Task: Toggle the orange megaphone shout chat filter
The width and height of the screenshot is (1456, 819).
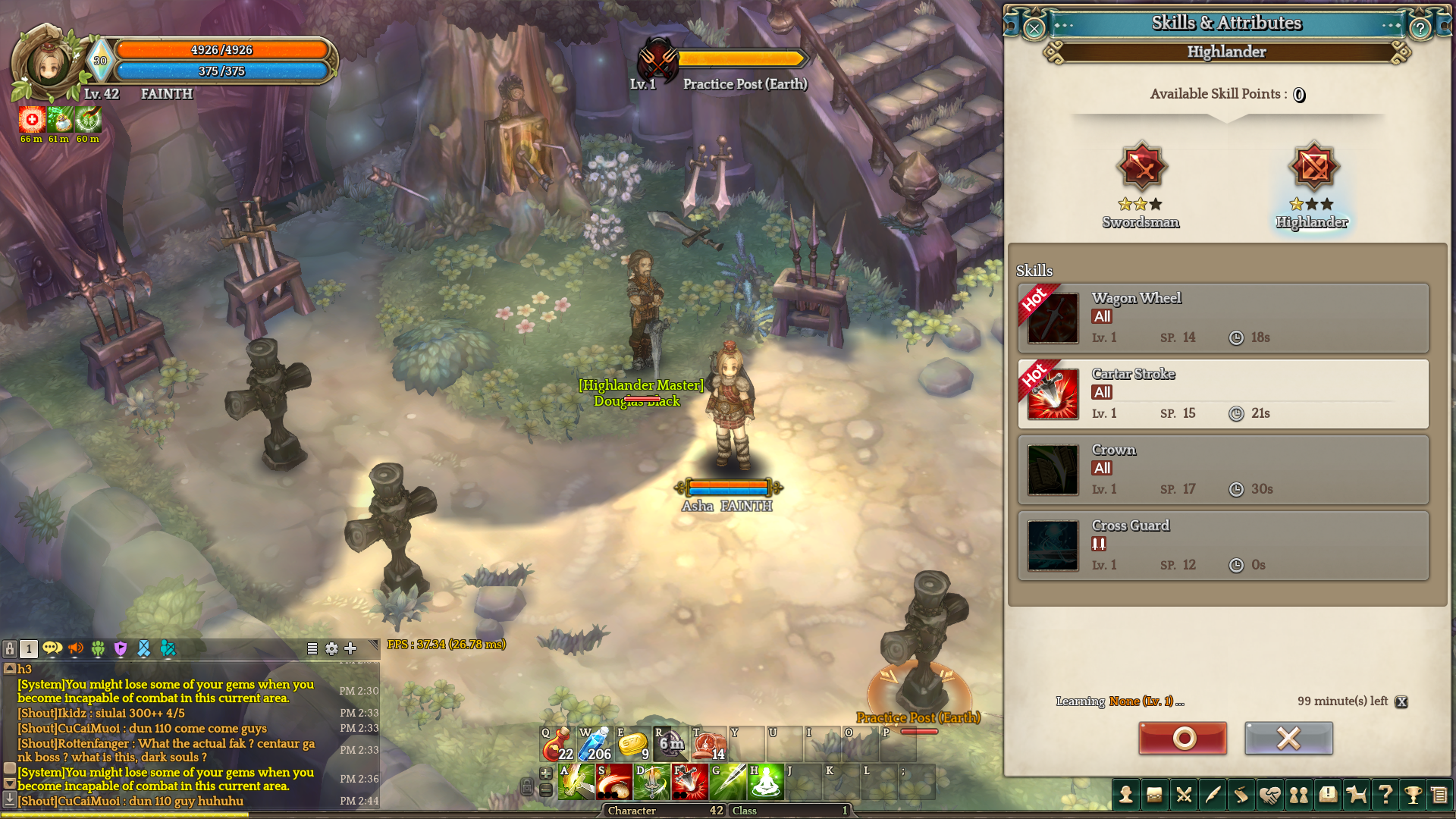Action: (76, 648)
